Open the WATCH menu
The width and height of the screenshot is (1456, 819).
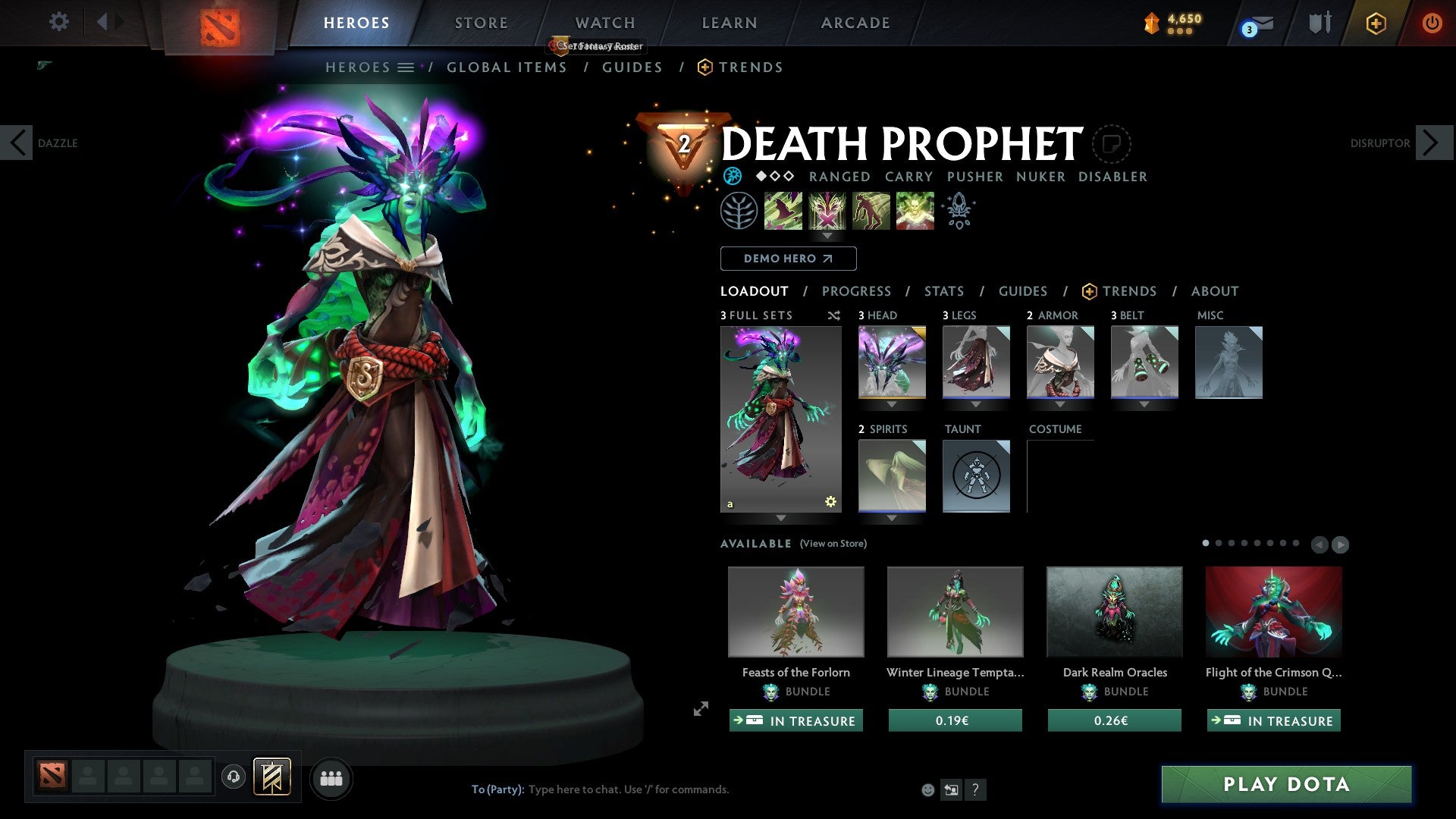click(x=604, y=23)
